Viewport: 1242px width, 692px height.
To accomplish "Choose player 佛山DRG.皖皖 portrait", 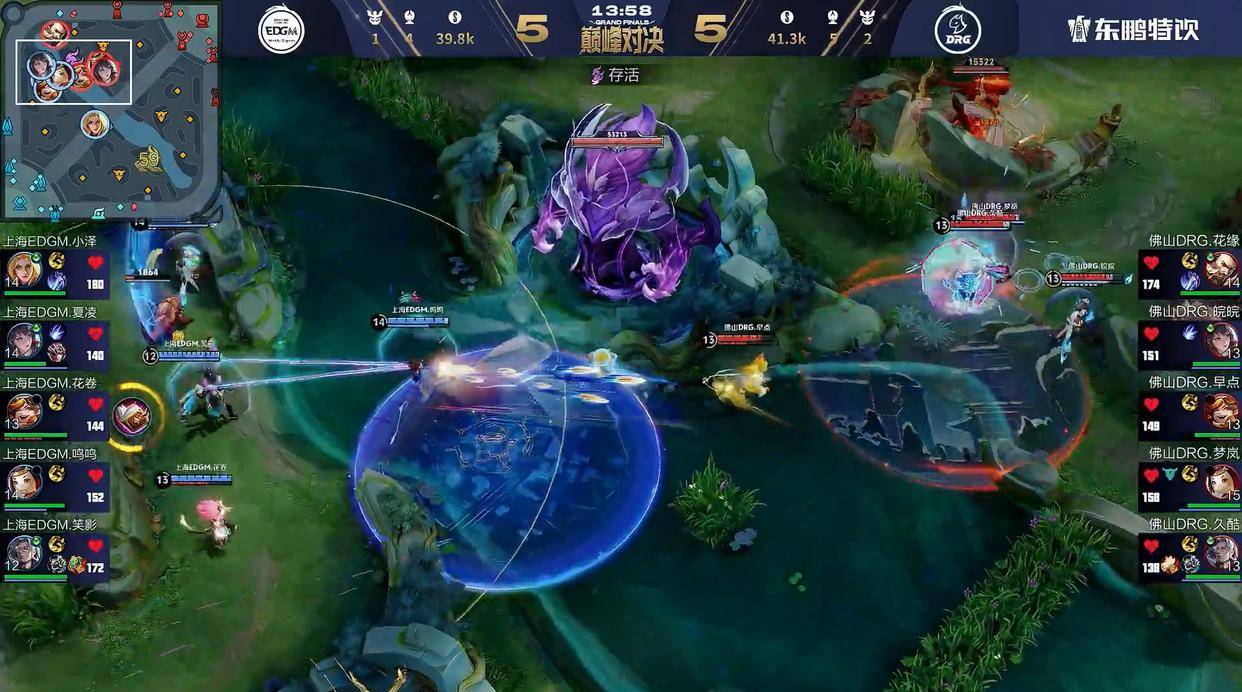I will pyautogui.click(x=1220, y=341).
